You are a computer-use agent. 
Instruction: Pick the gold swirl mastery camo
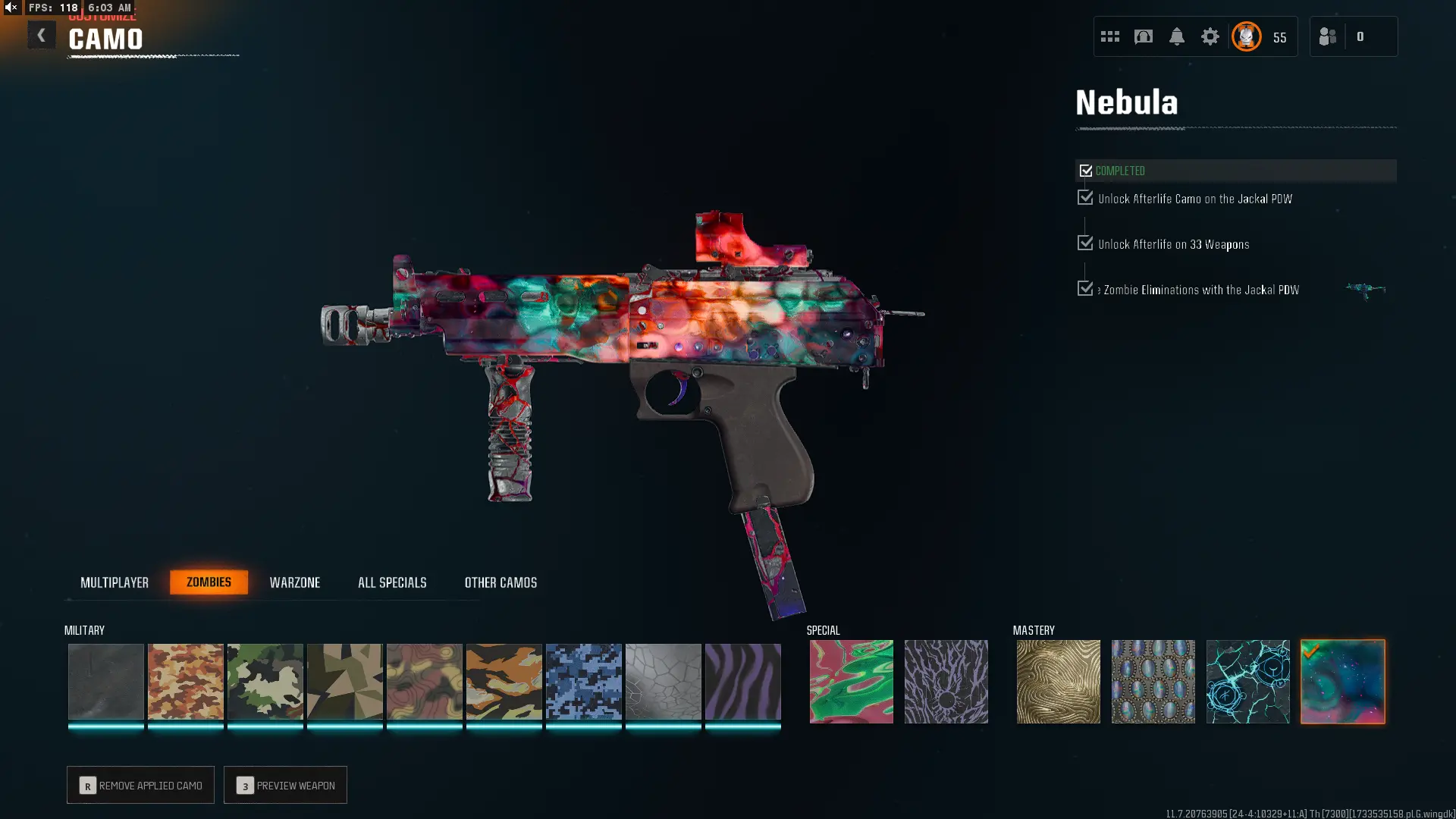click(x=1058, y=681)
